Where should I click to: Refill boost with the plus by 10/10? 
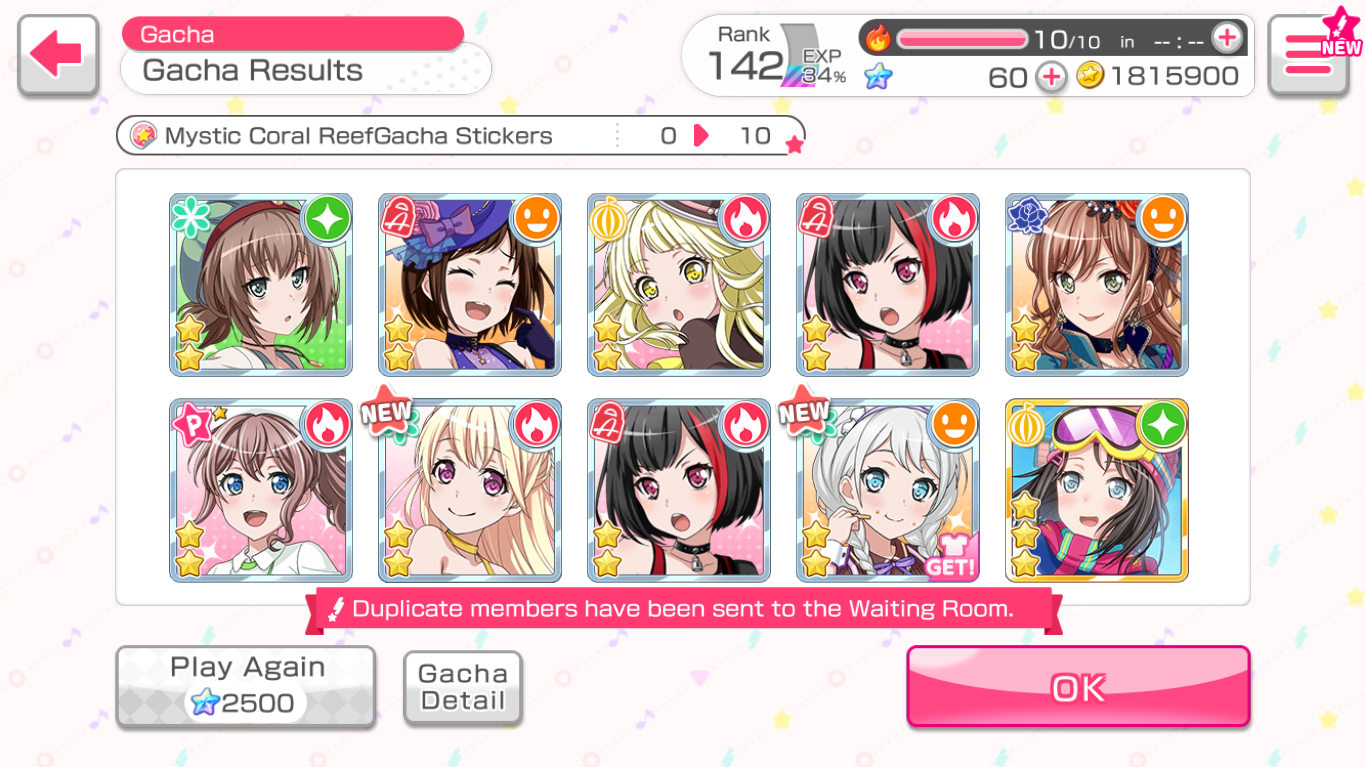(1226, 39)
